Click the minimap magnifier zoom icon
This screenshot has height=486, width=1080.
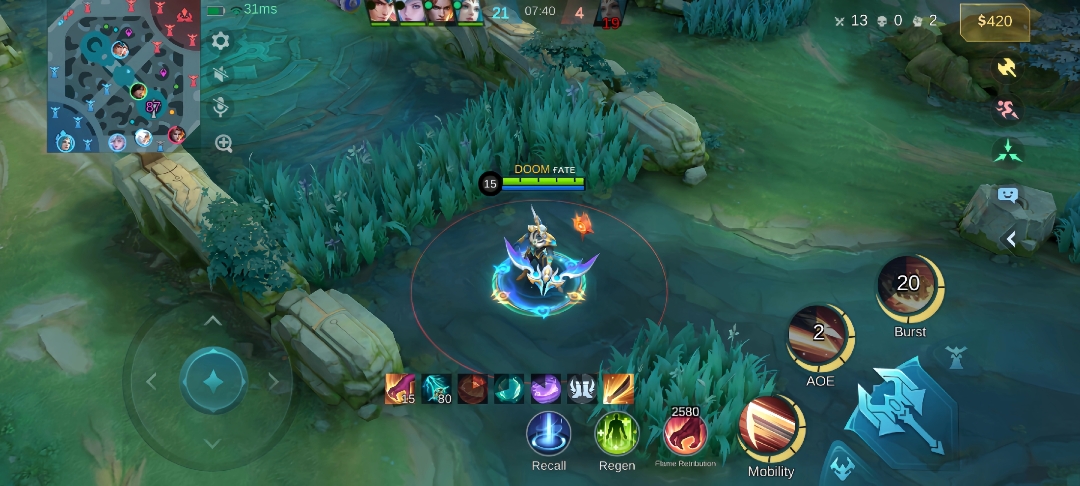click(x=223, y=143)
